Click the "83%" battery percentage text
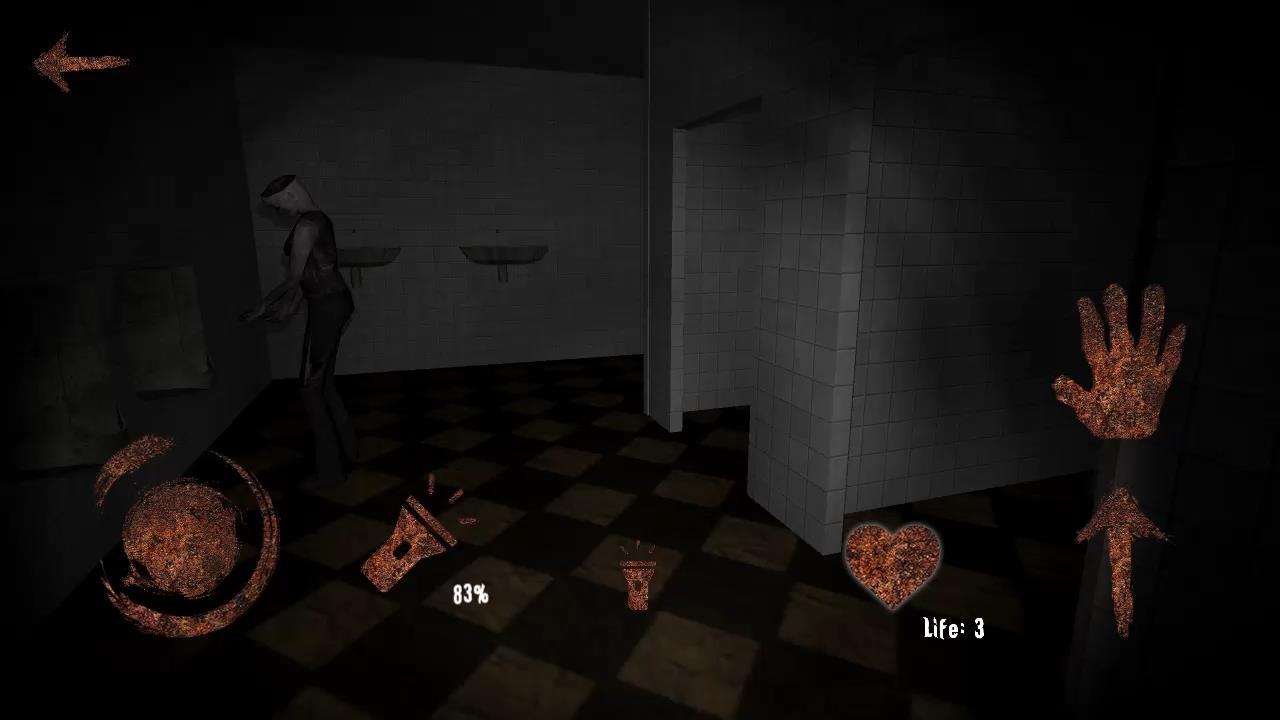Screen dimensions: 1280x720 click(x=469, y=594)
